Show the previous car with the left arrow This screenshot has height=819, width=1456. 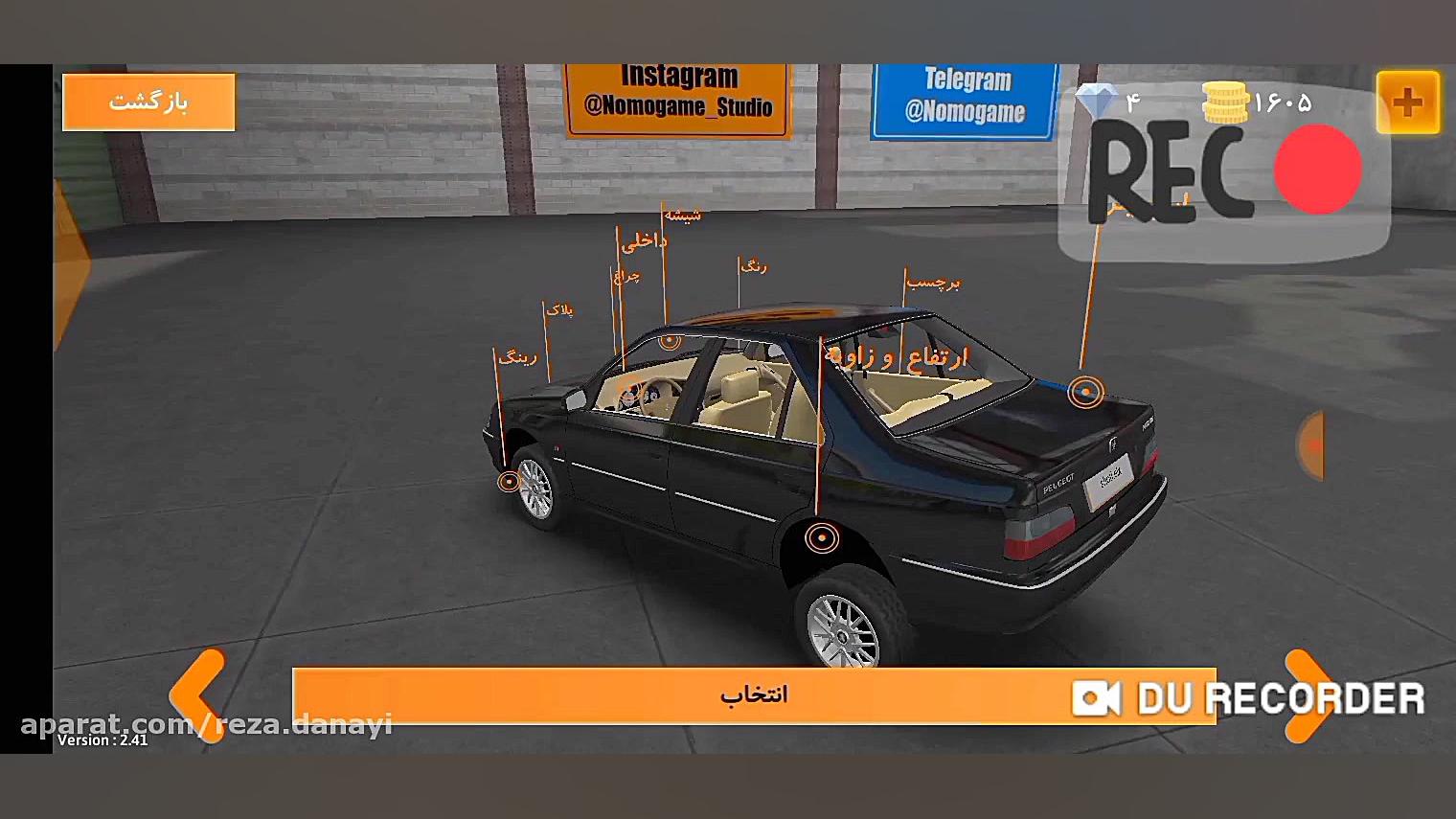coord(198,694)
